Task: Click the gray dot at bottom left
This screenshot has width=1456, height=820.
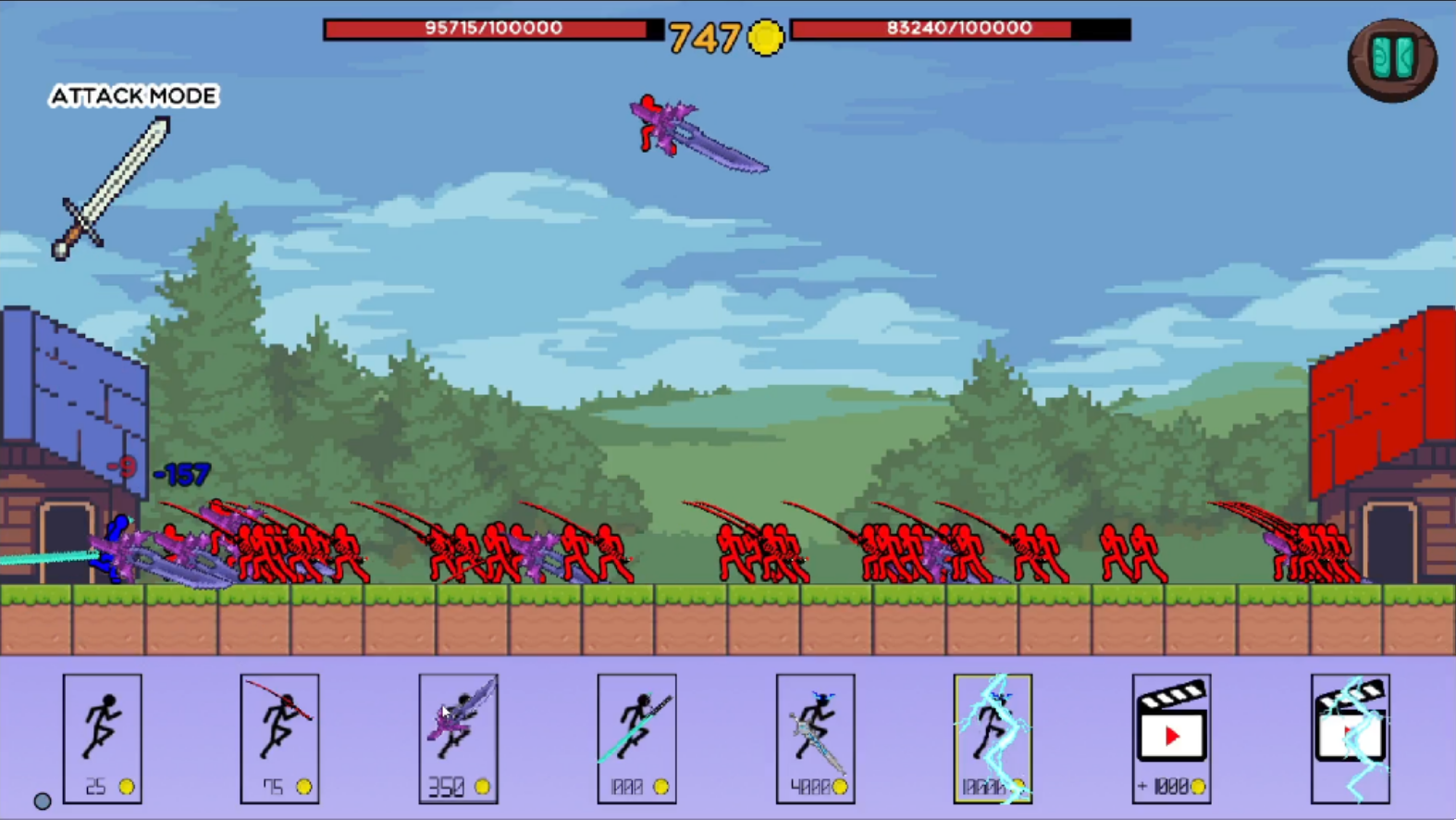Action: [x=43, y=799]
